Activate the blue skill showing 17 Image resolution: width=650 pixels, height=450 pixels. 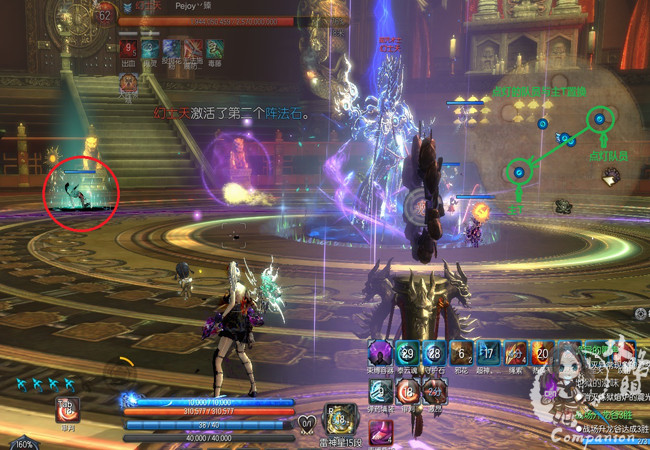coord(488,352)
